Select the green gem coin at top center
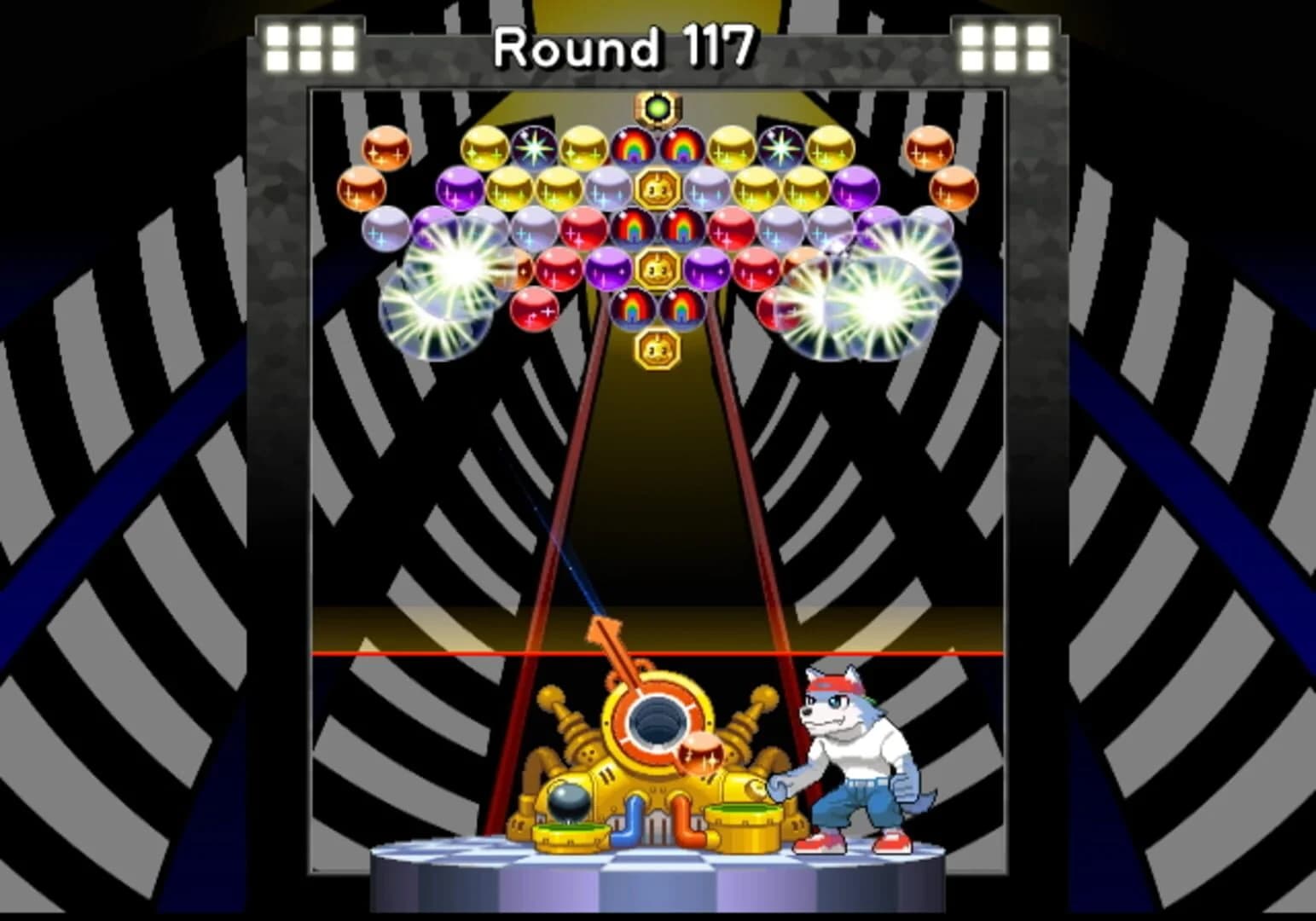Screen dimensions: 1316x921 tap(657, 107)
